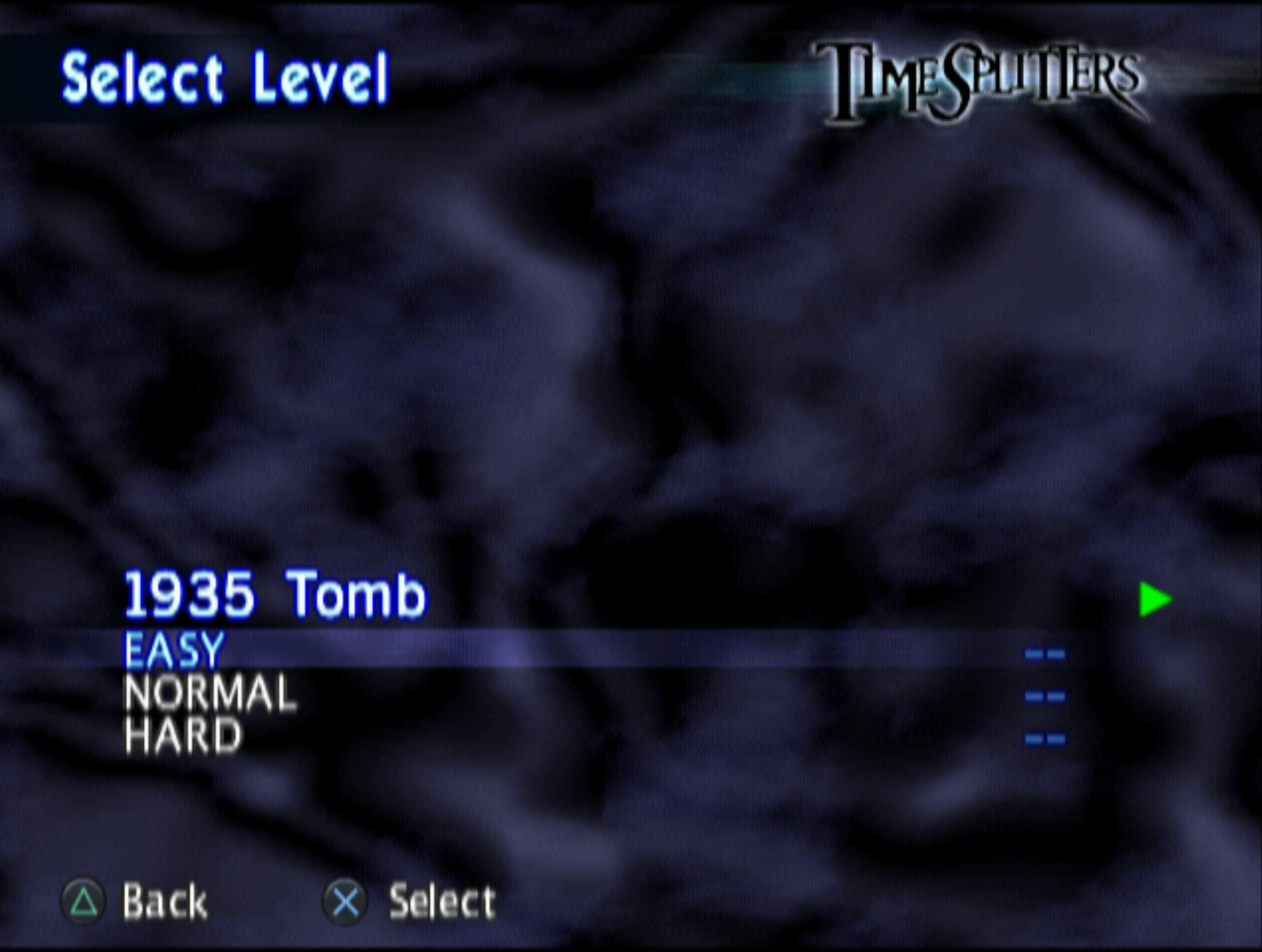This screenshot has height=952, width=1262.
Task: Click the dash time marker beside HARD
Action: pyautogui.click(x=1046, y=738)
